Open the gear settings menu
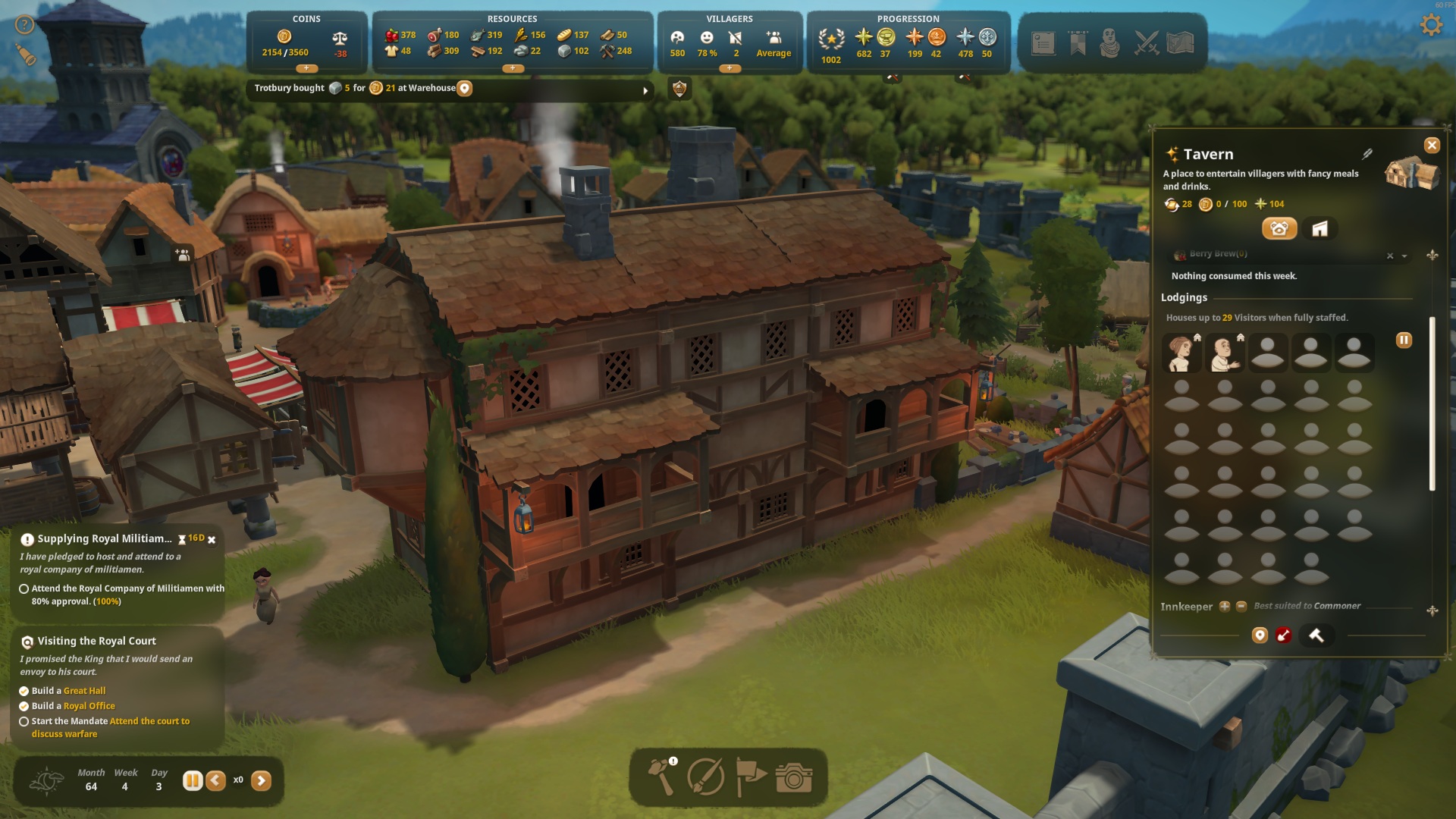Image resolution: width=1456 pixels, height=819 pixels. coord(1430,25)
